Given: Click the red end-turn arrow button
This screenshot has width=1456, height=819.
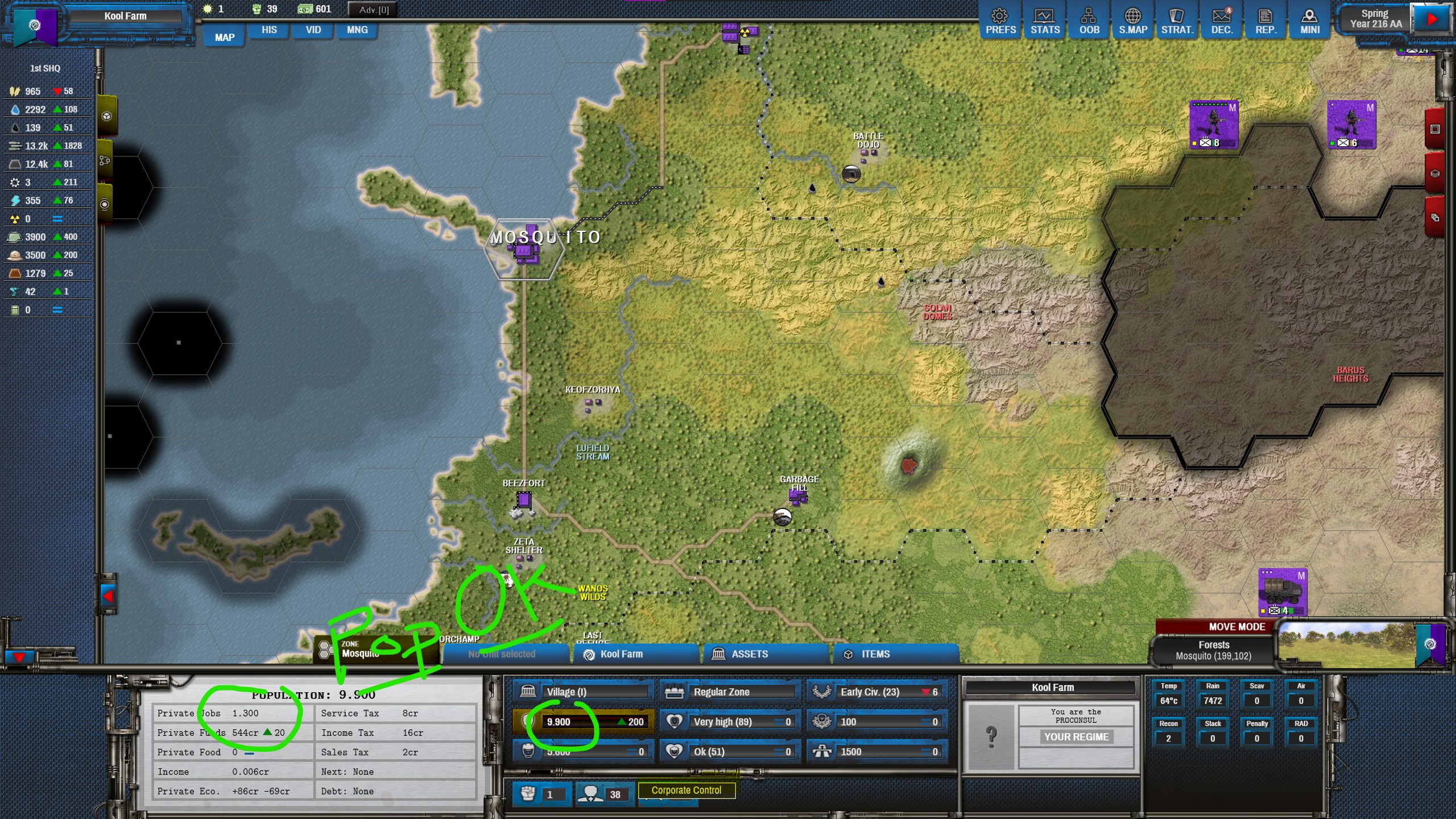Looking at the screenshot, I should tap(1432, 19).
